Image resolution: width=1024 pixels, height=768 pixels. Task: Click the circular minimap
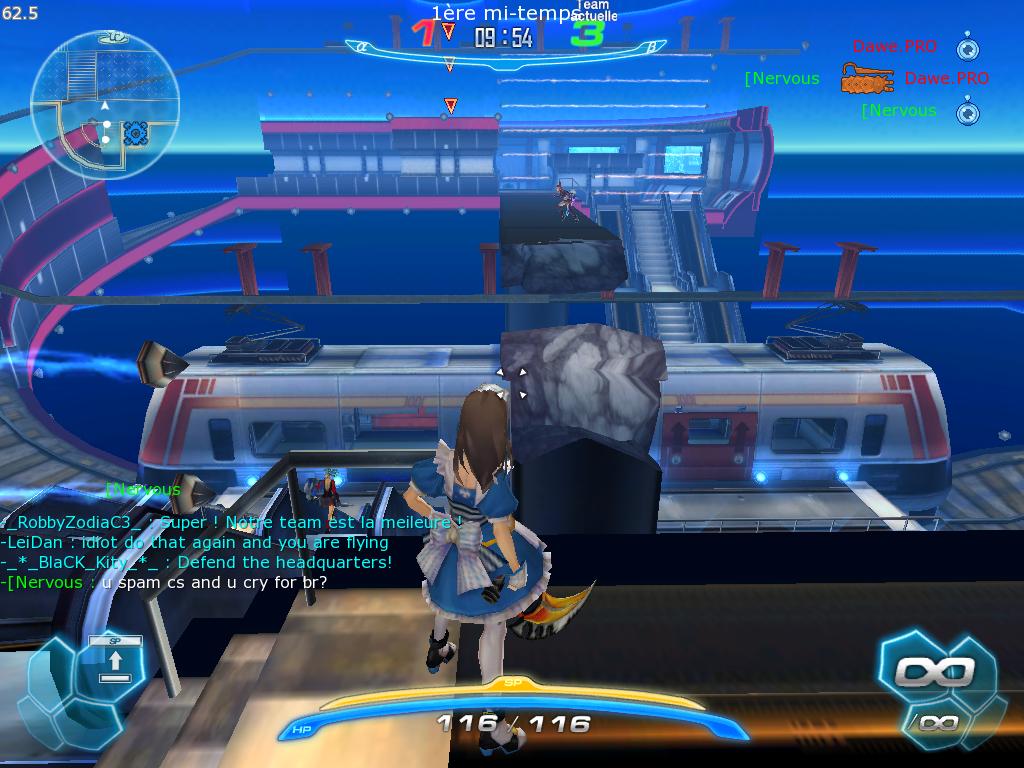coord(105,103)
